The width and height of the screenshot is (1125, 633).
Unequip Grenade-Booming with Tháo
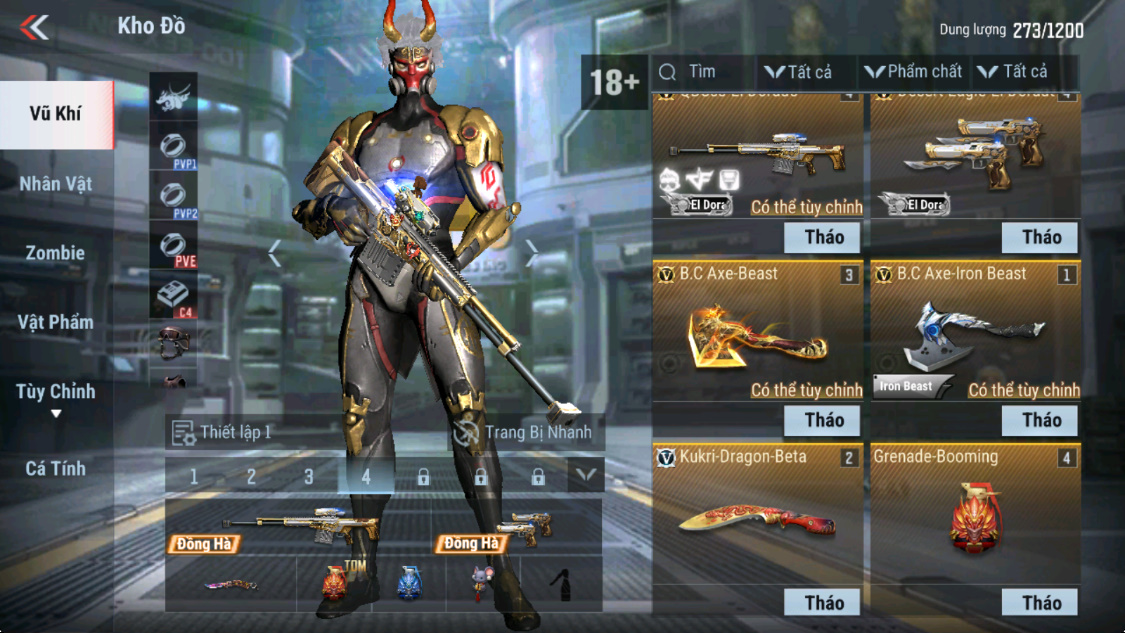(x=1040, y=602)
